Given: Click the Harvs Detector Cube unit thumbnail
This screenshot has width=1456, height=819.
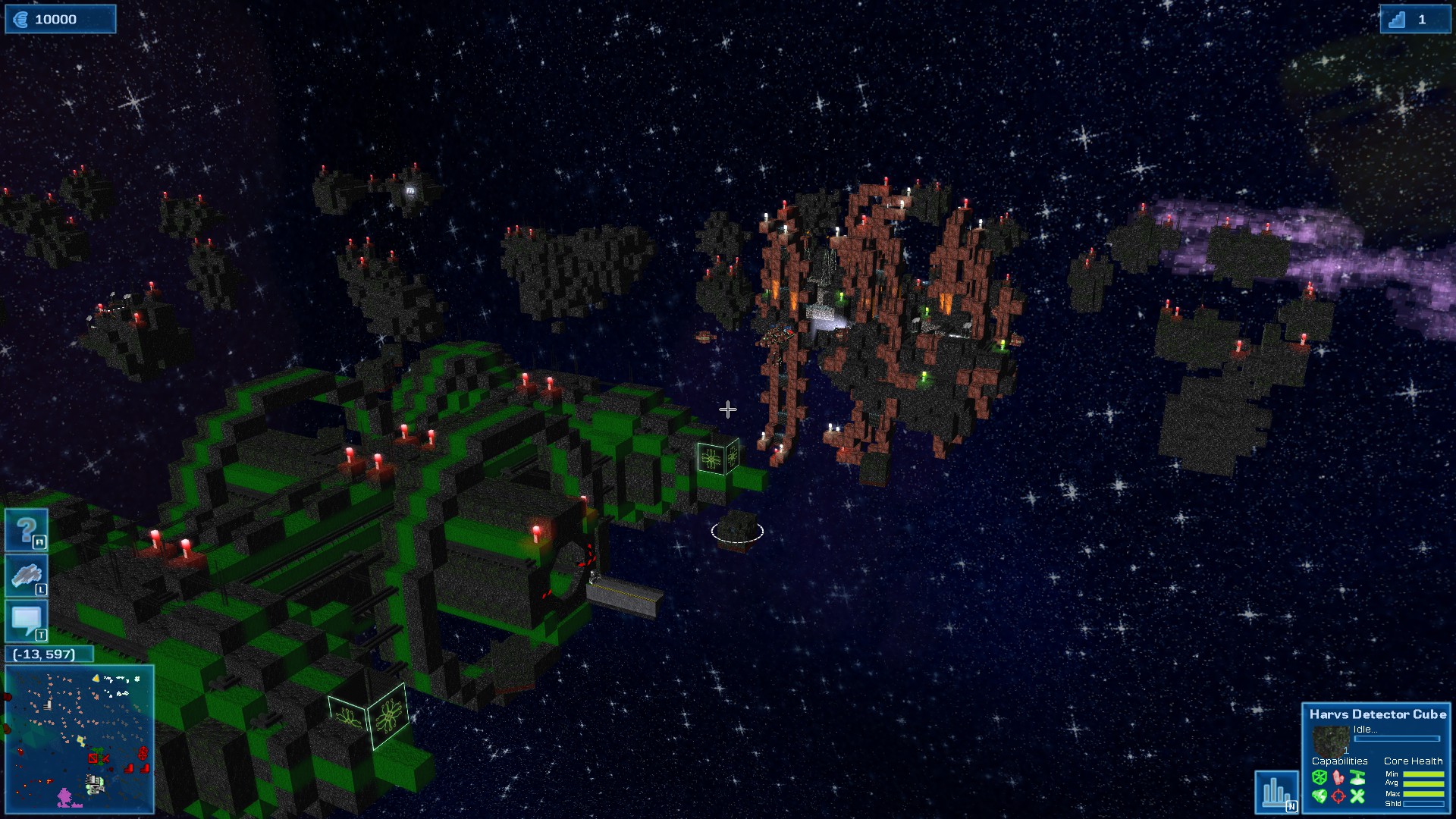Looking at the screenshot, I should point(1332,740).
